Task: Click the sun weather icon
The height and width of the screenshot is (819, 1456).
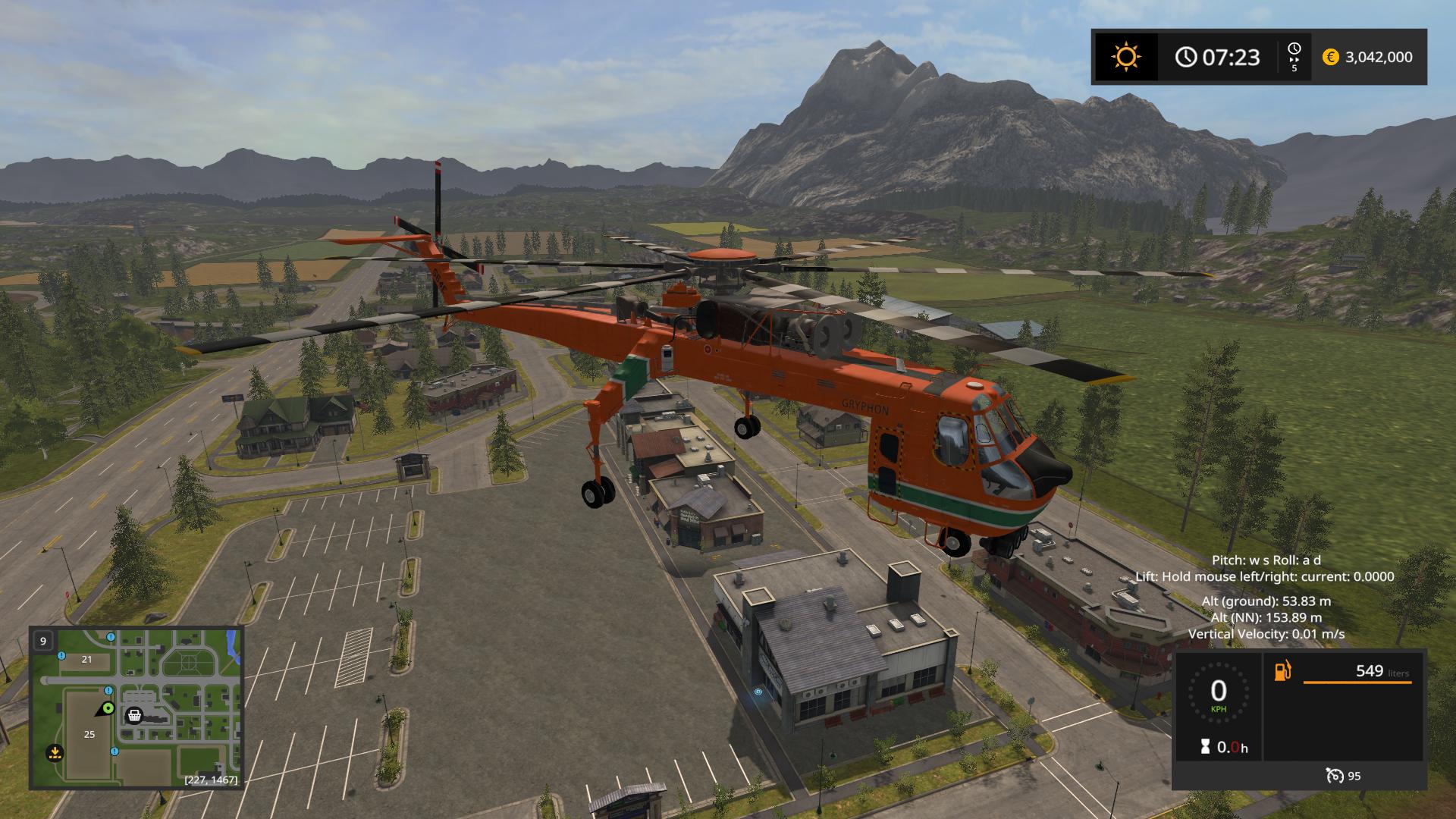Action: pos(1125,57)
